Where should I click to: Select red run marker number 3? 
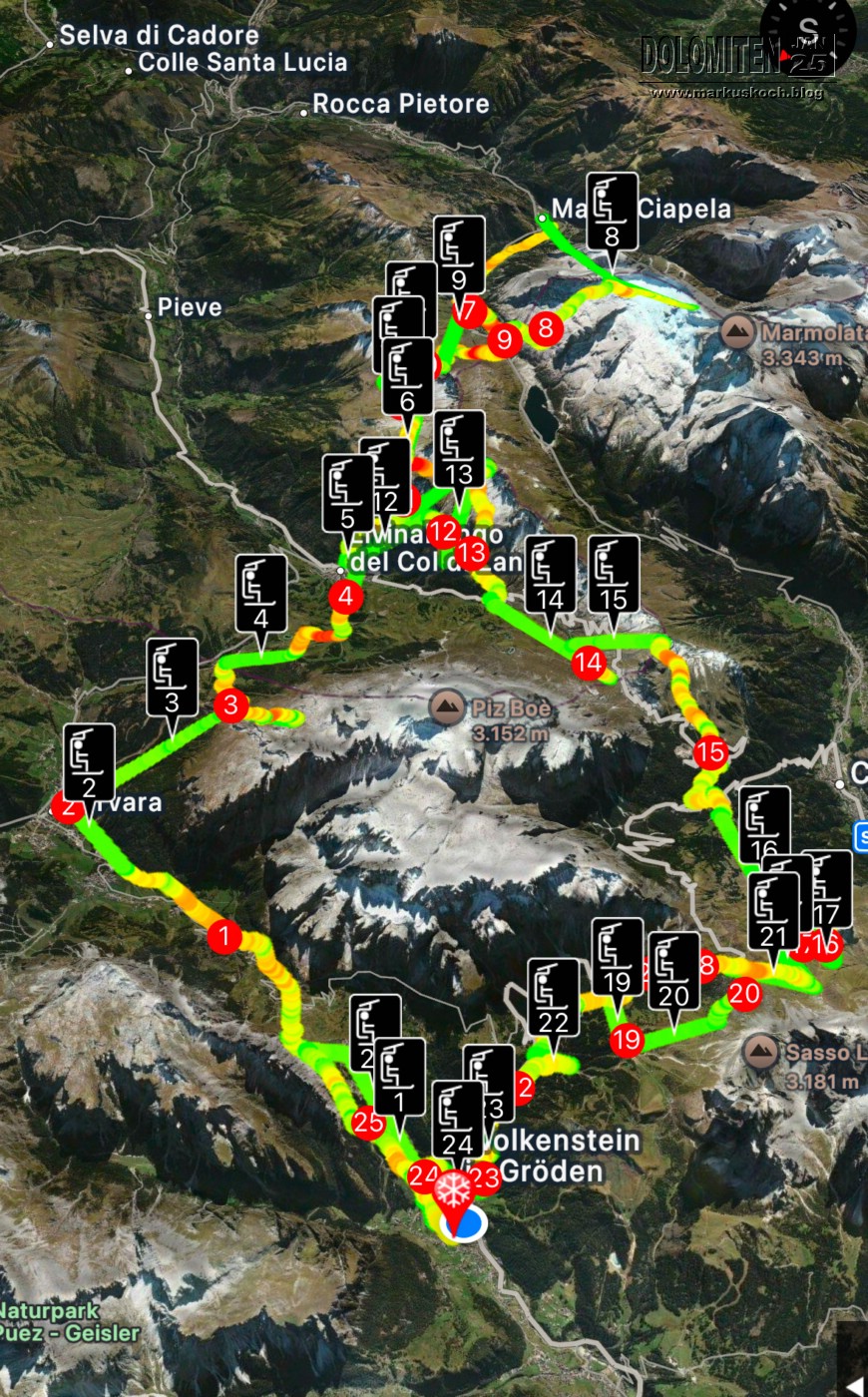[x=230, y=705]
